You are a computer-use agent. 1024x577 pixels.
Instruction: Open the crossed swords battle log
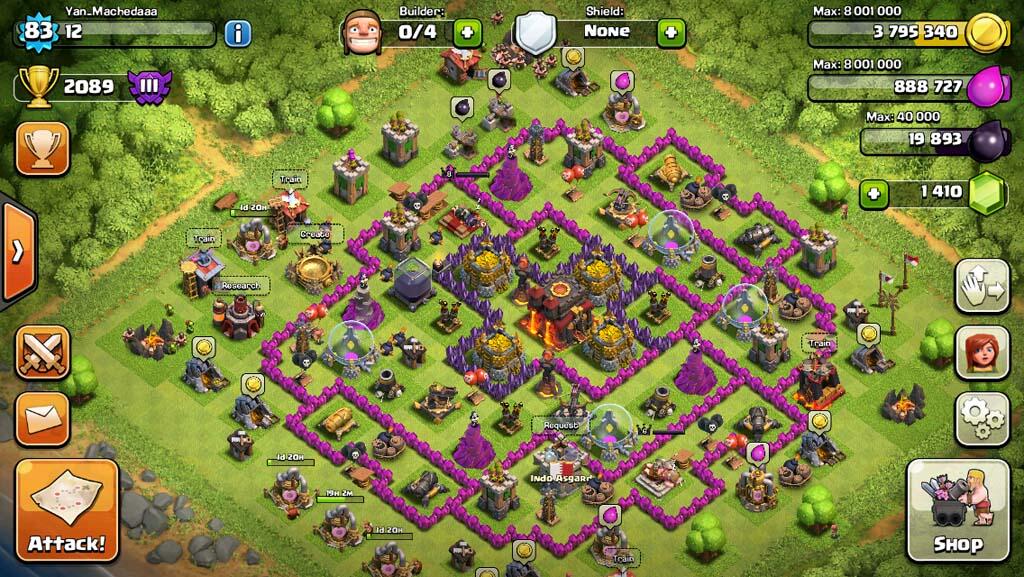tap(42, 352)
